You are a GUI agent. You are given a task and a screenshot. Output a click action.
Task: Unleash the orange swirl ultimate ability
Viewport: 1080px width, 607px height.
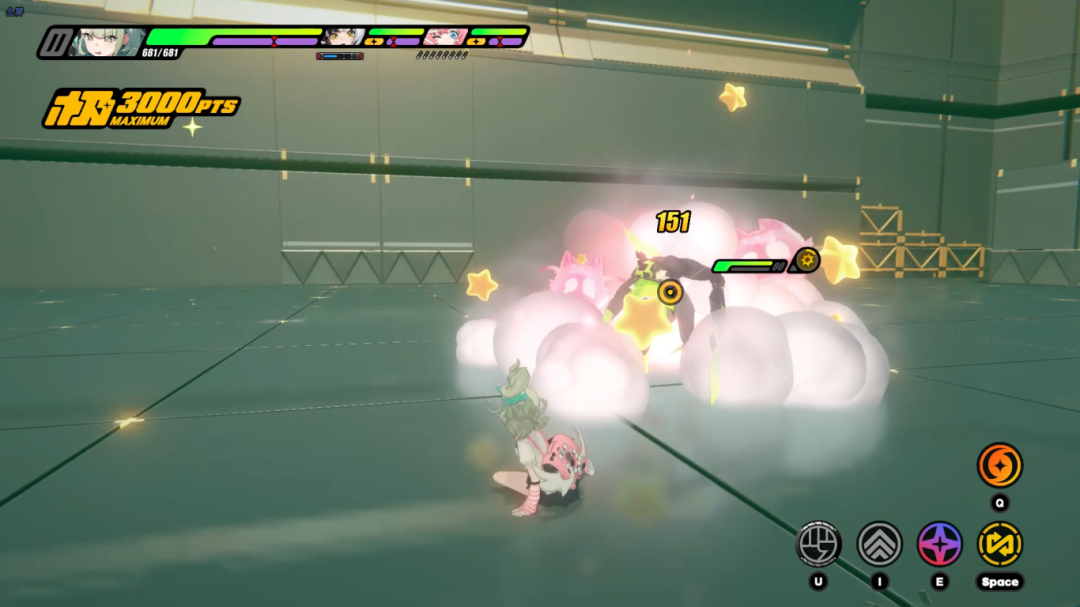[x=1000, y=465]
